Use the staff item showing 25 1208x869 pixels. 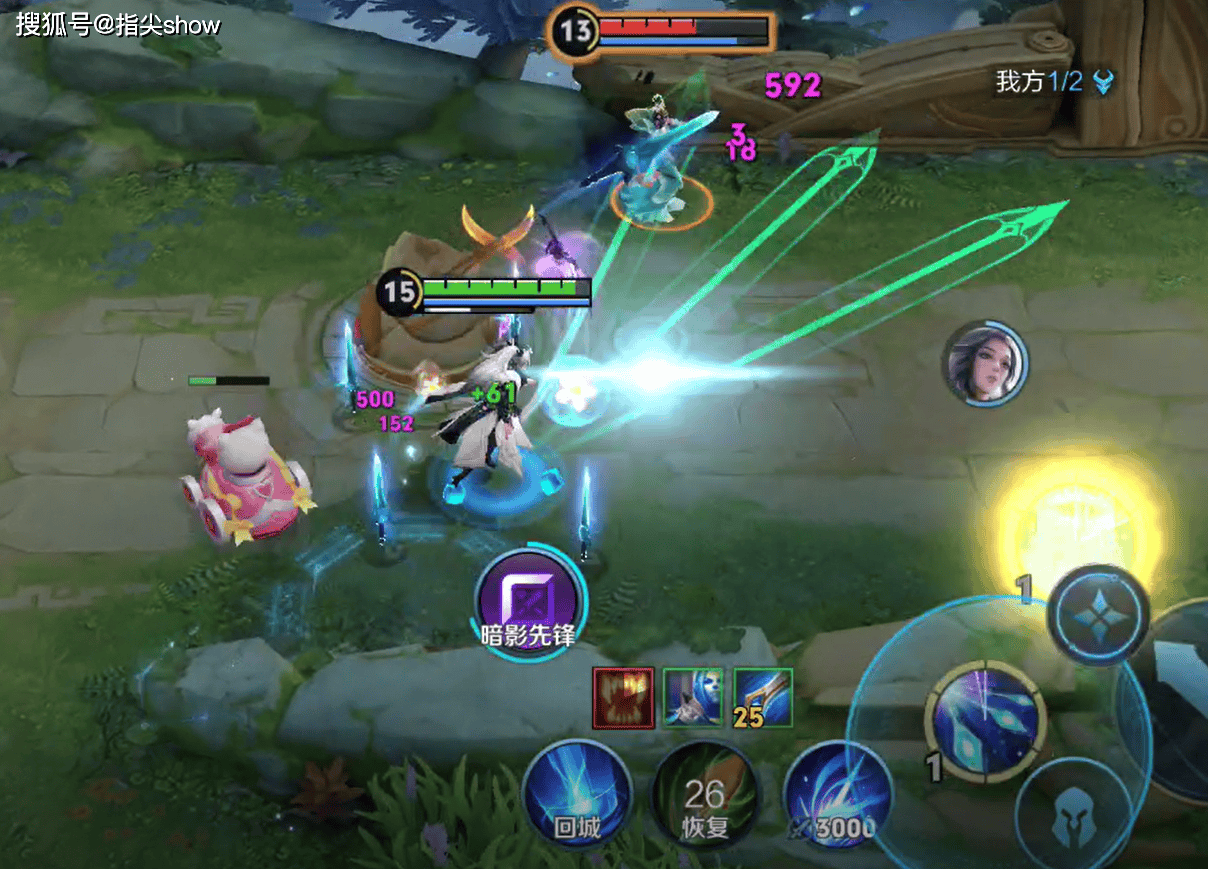tap(763, 697)
